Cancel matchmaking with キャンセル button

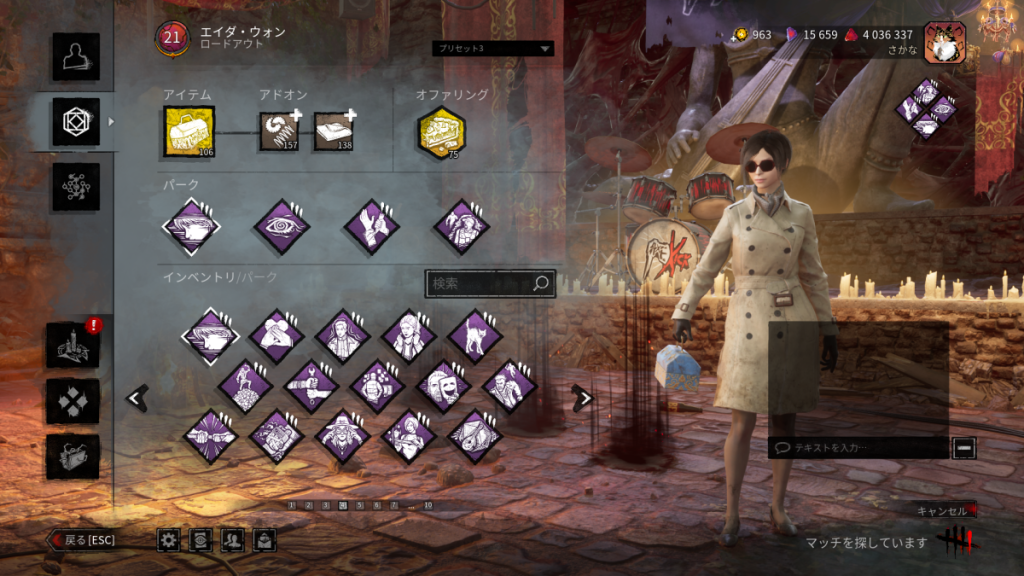(943, 511)
